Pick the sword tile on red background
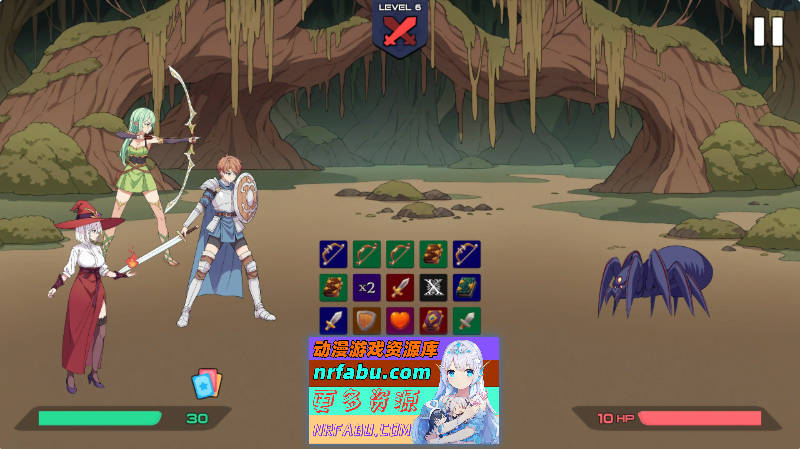Image resolution: width=800 pixels, height=449 pixels. tap(400, 288)
